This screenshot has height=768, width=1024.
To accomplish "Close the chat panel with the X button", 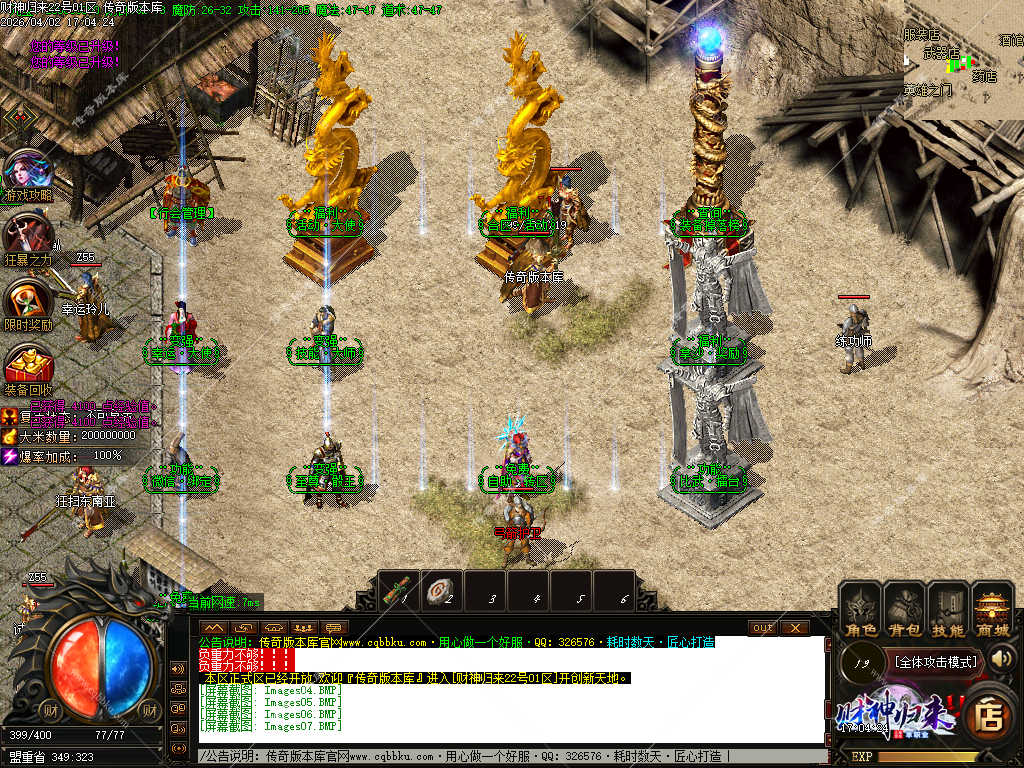I will tap(795, 628).
